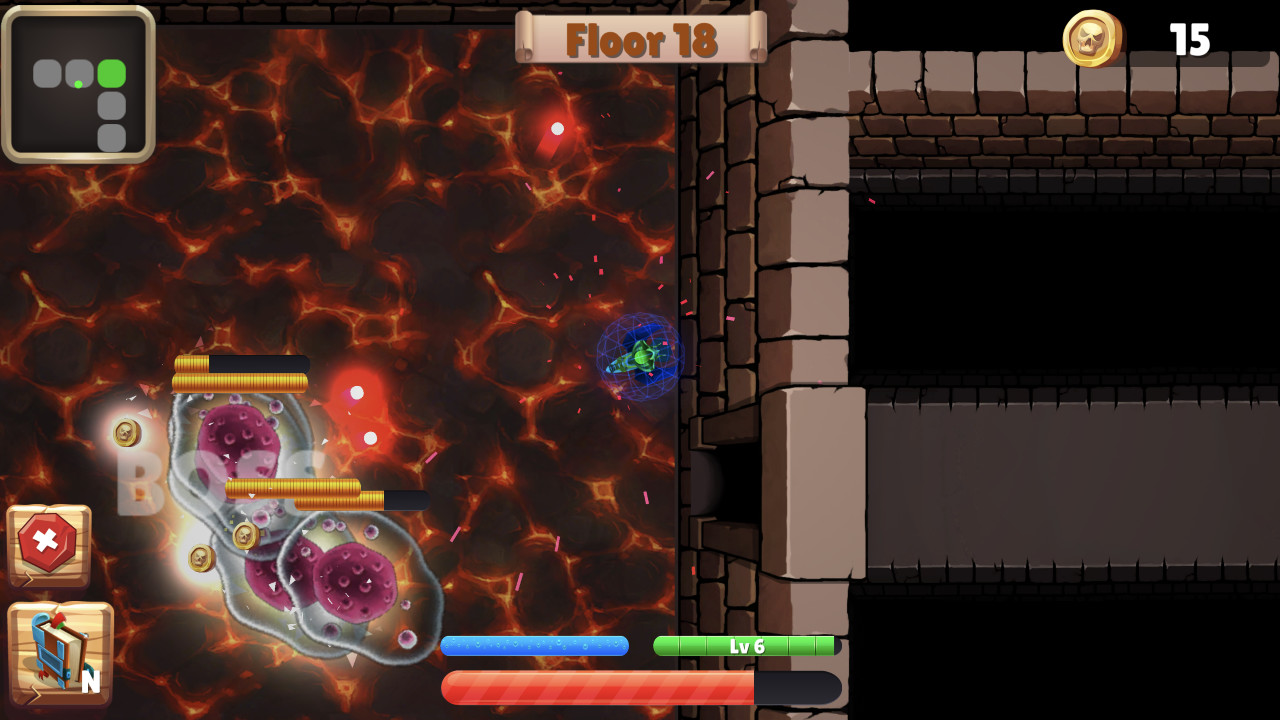Select the Floor 18 banner

pyautogui.click(x=640, y=40)
